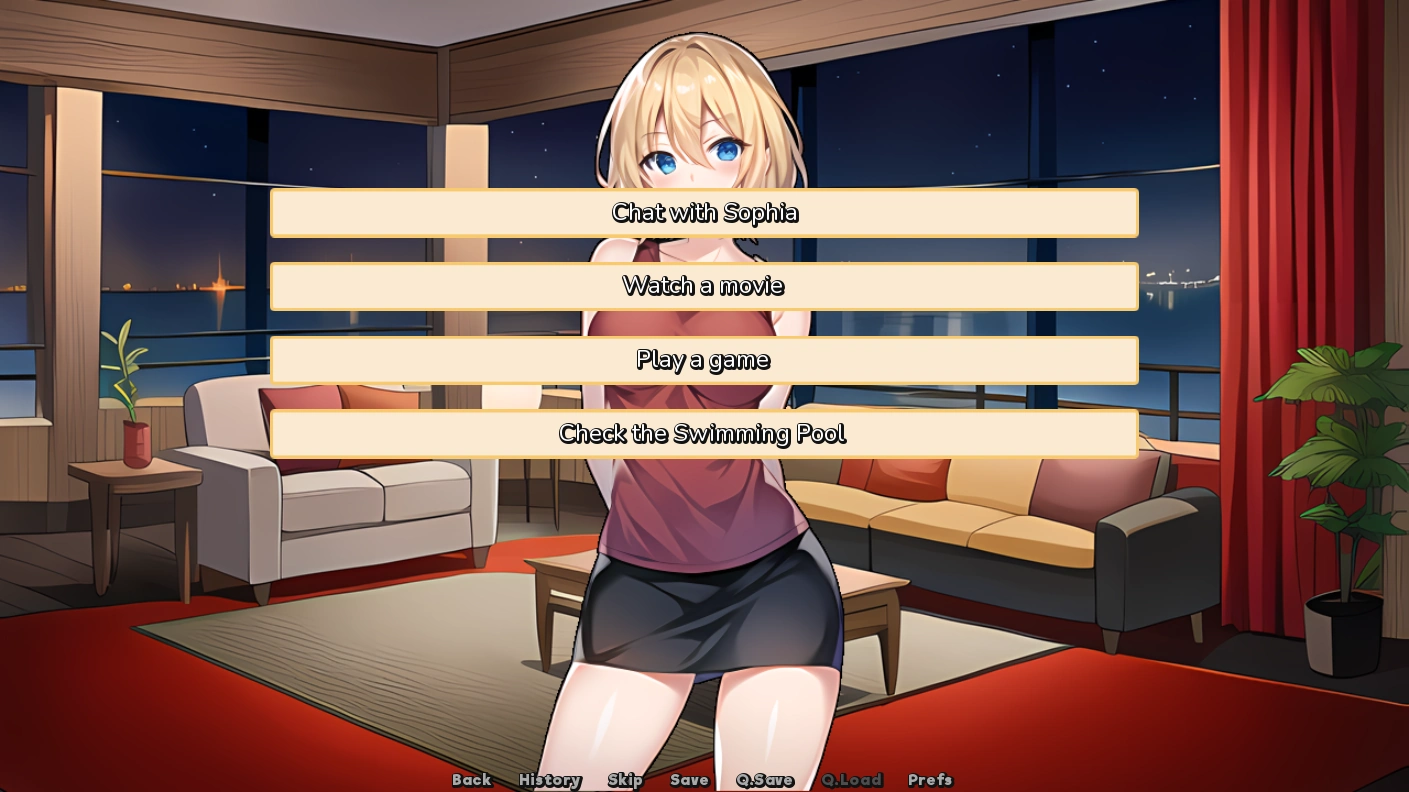Screen dimensions: 1409x792
Task: Pick the Play a game option
Action: point(704,360)
